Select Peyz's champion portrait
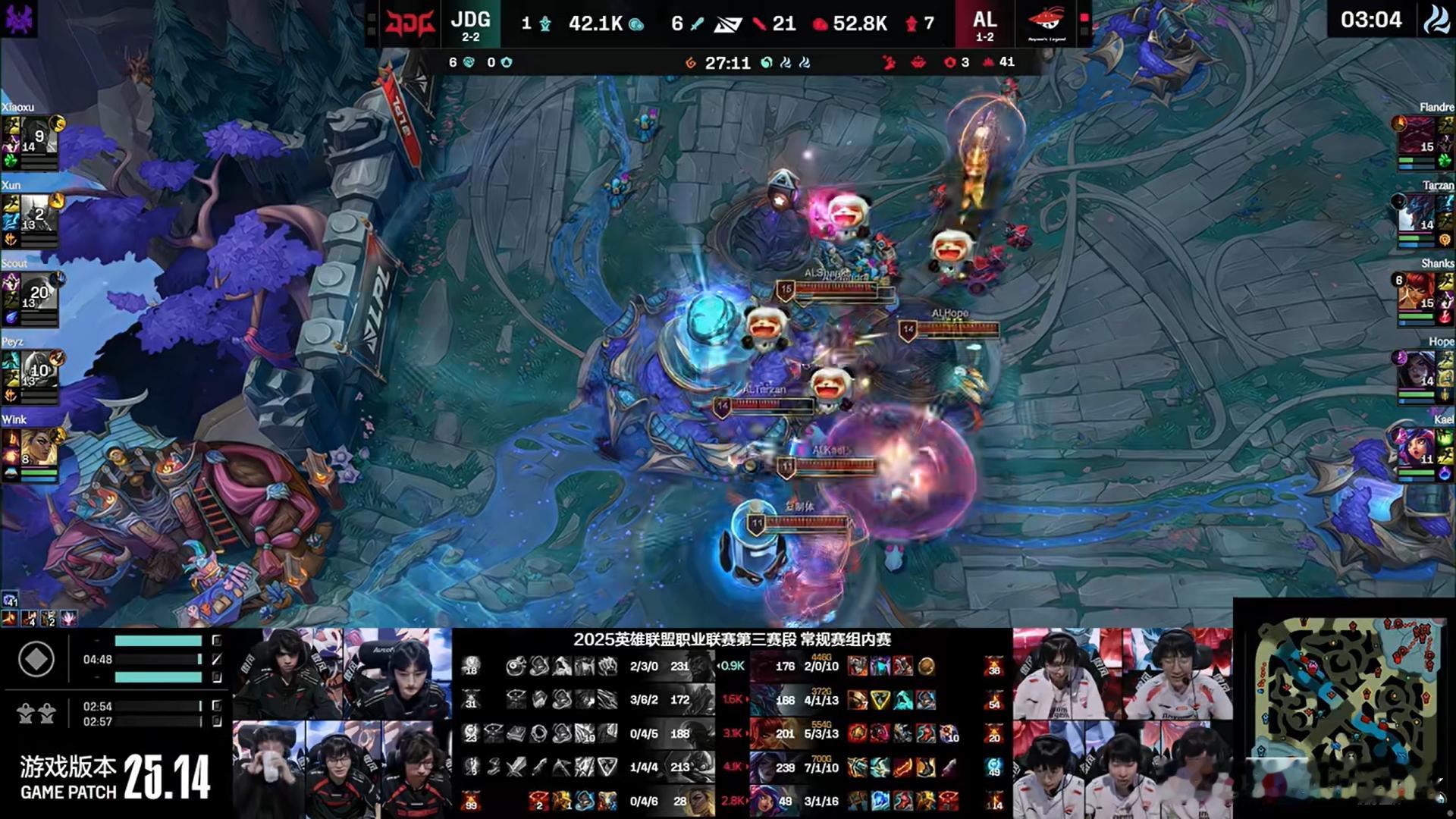This screenshot has height=819, width=1456. [39, 371]
